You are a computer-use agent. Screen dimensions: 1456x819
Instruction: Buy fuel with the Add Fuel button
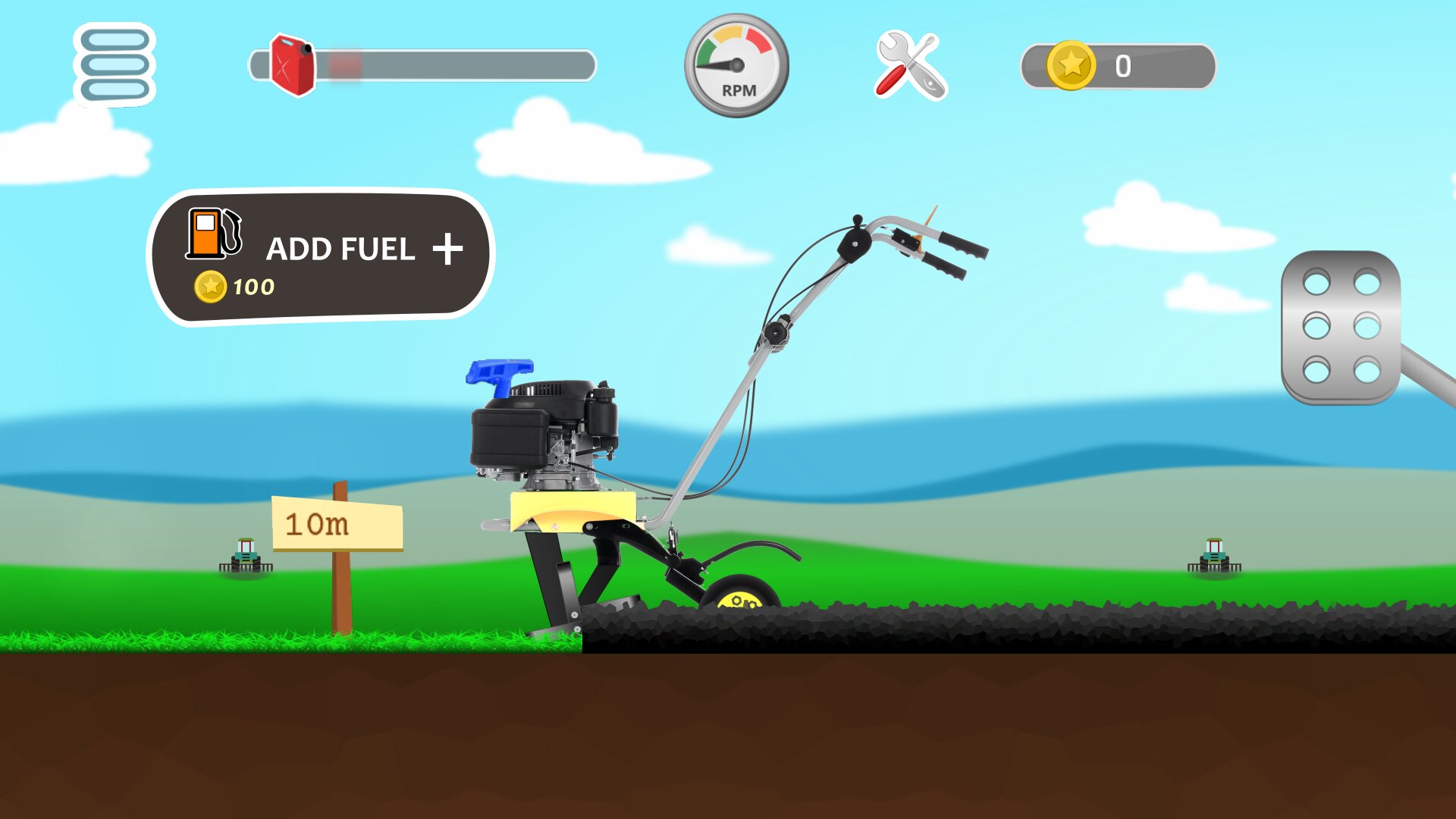[x=322, y=256]
